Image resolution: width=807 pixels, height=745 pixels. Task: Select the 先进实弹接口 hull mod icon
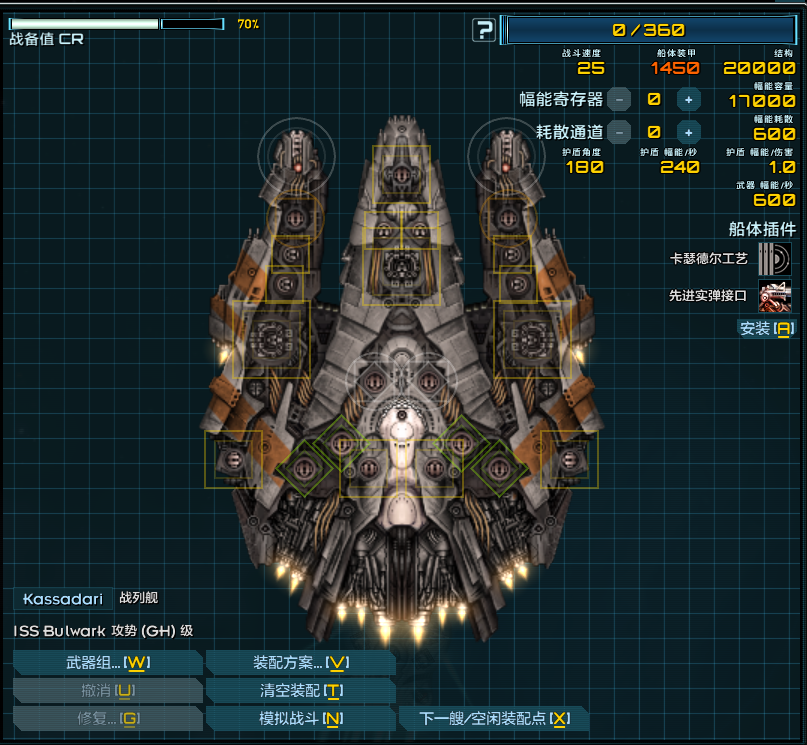(x=774, y=296)
